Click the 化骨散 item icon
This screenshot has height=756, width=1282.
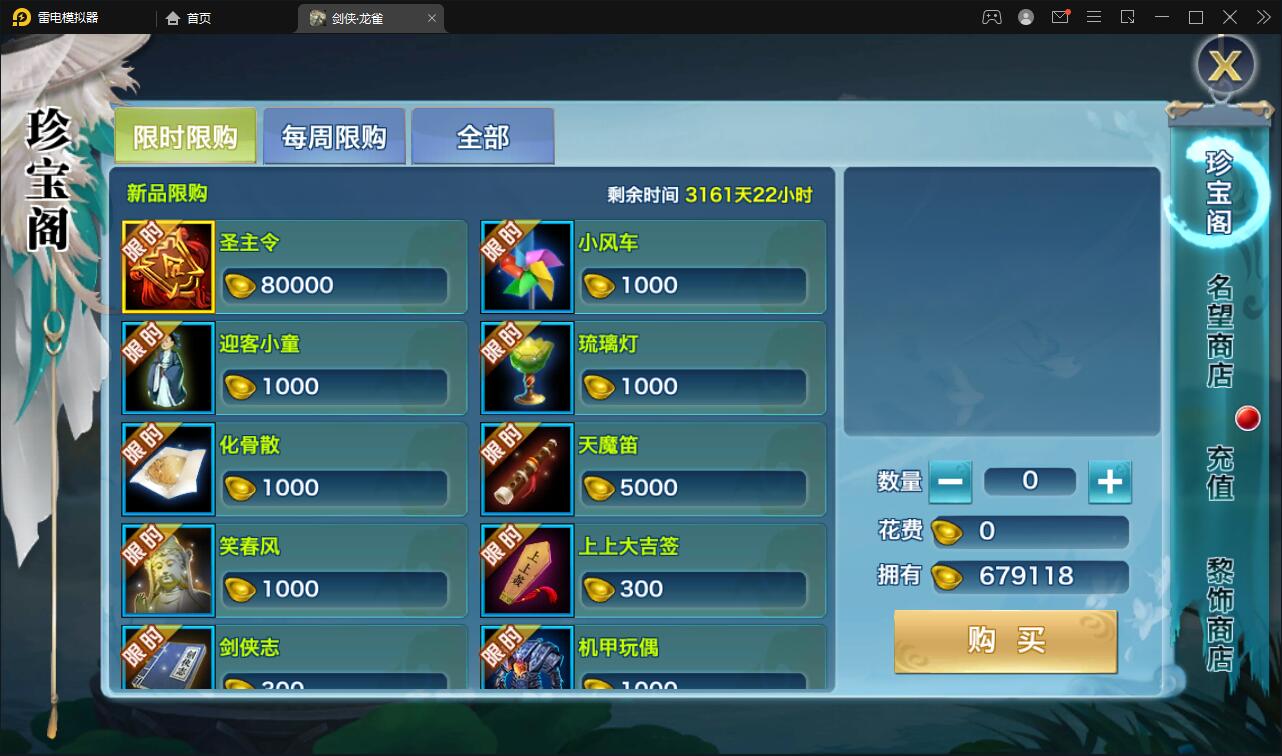point(168,469)
